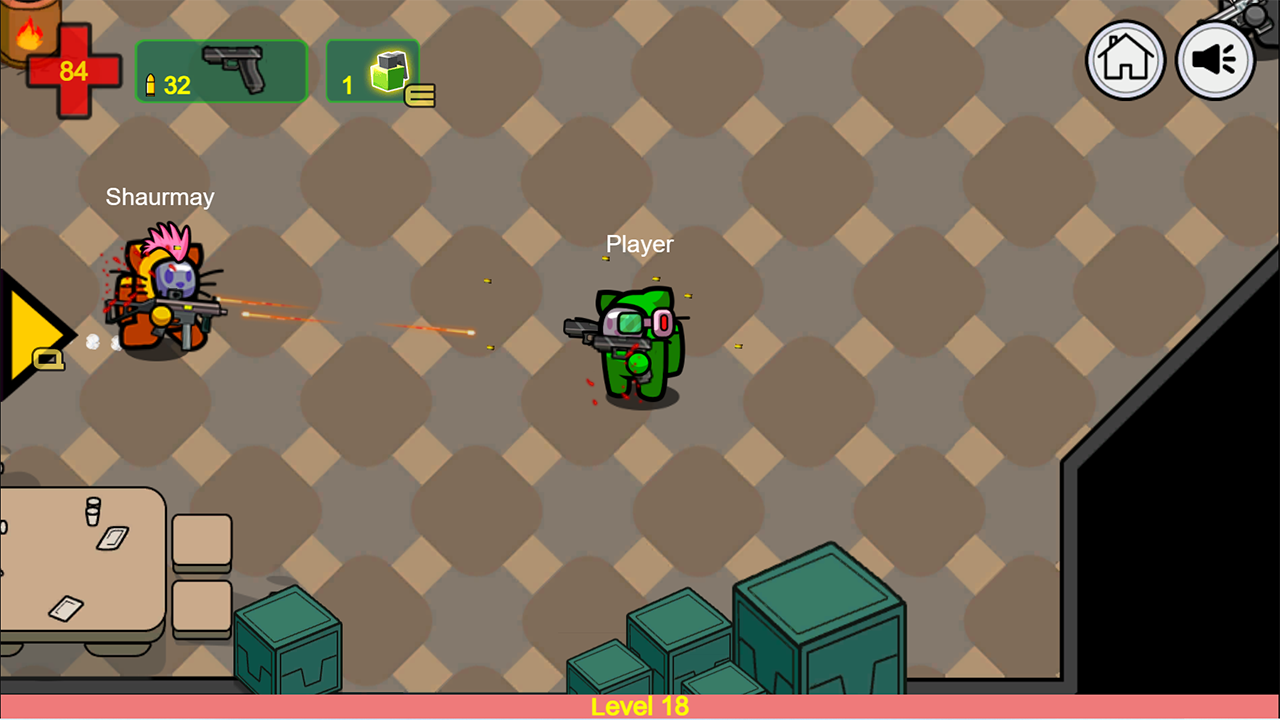The width and height of the screenshot is (1280, 720).
Task: Click the Level 18 progress bar
Action: 639,706
